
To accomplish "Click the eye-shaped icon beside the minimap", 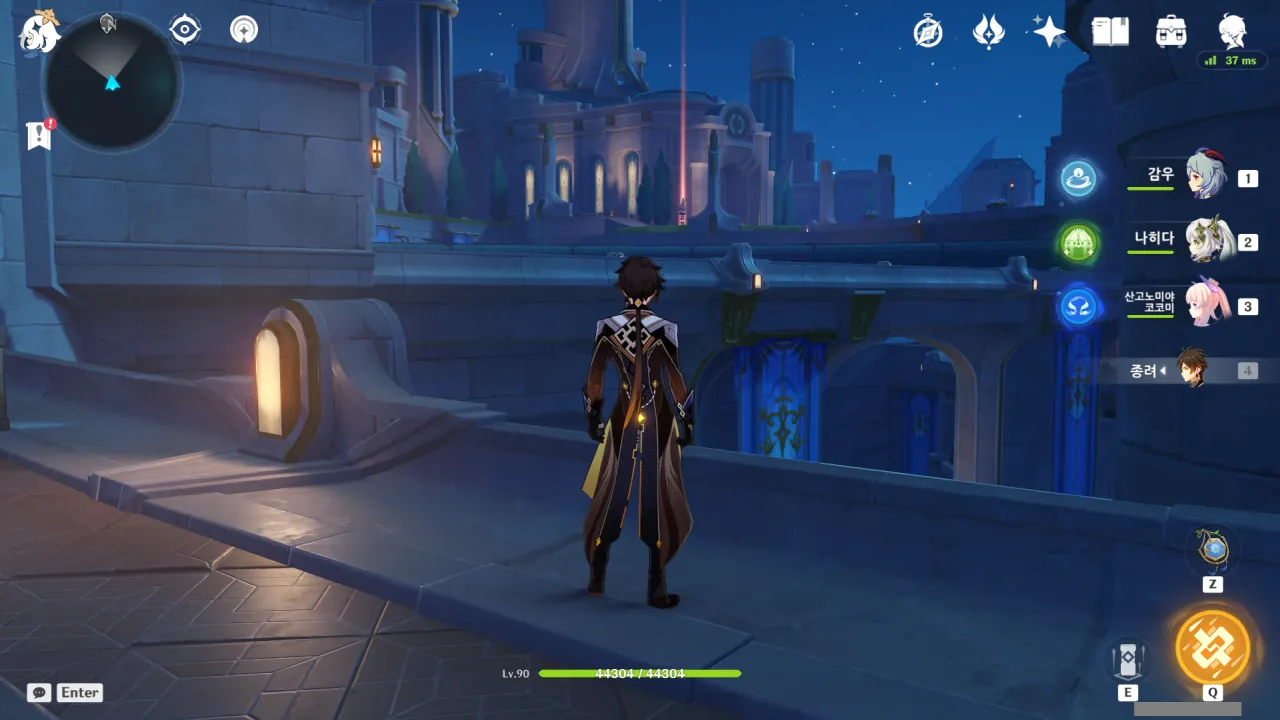I will pos(185,30).
